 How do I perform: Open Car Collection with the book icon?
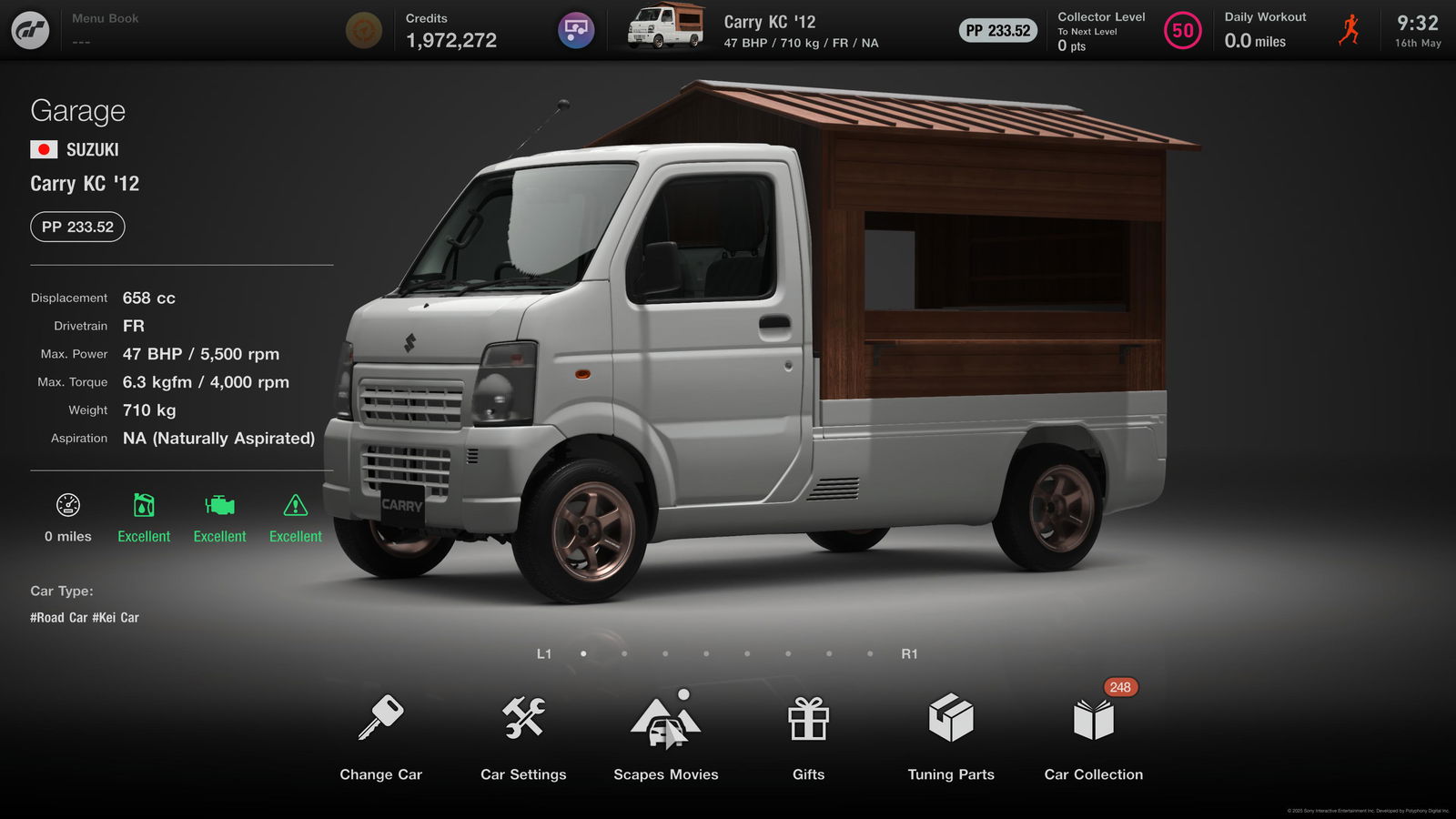coord(1092,719)
